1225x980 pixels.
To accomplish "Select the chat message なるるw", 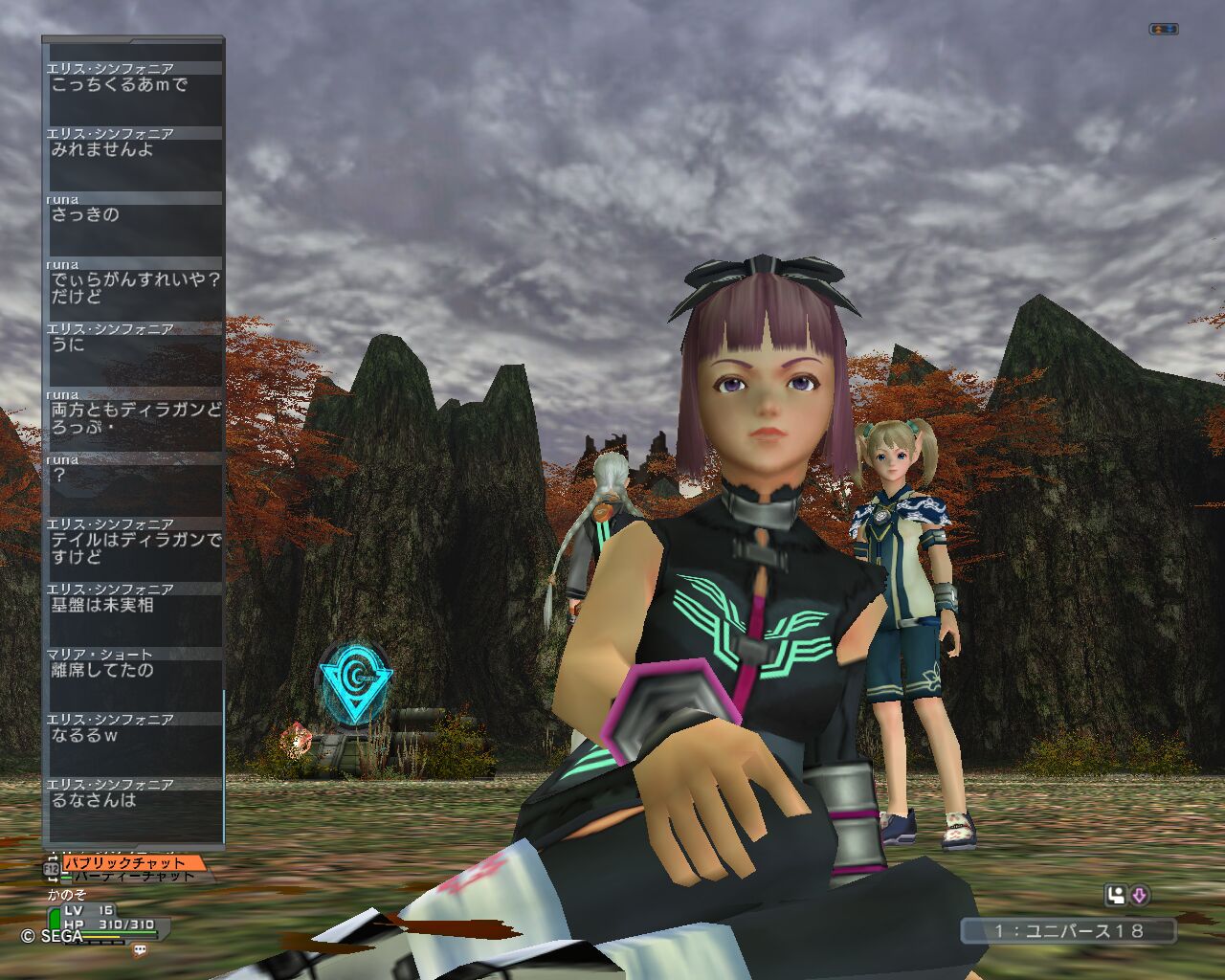I will coord(85,735).
